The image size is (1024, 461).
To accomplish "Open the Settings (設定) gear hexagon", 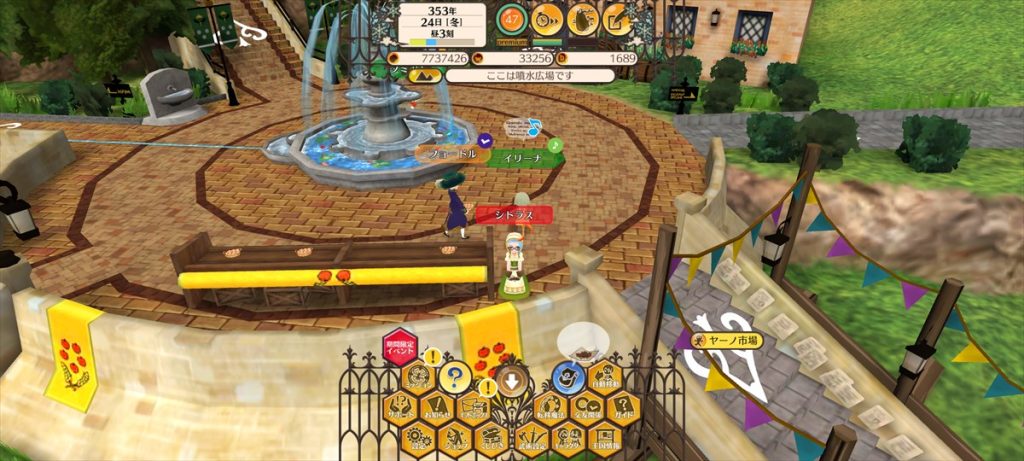I will [x=417, y=437].
